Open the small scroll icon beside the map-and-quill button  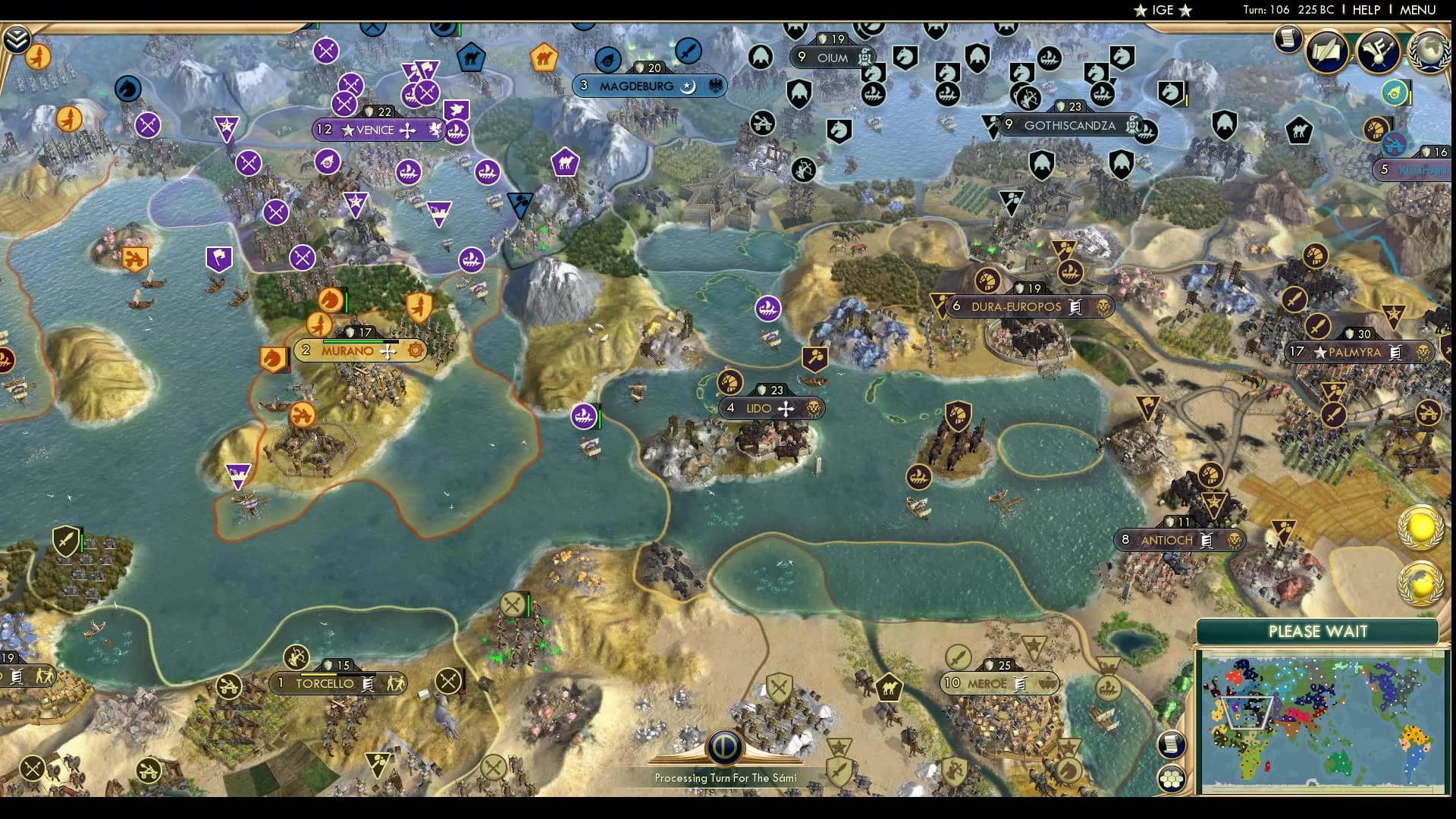tap(1288, 38)
